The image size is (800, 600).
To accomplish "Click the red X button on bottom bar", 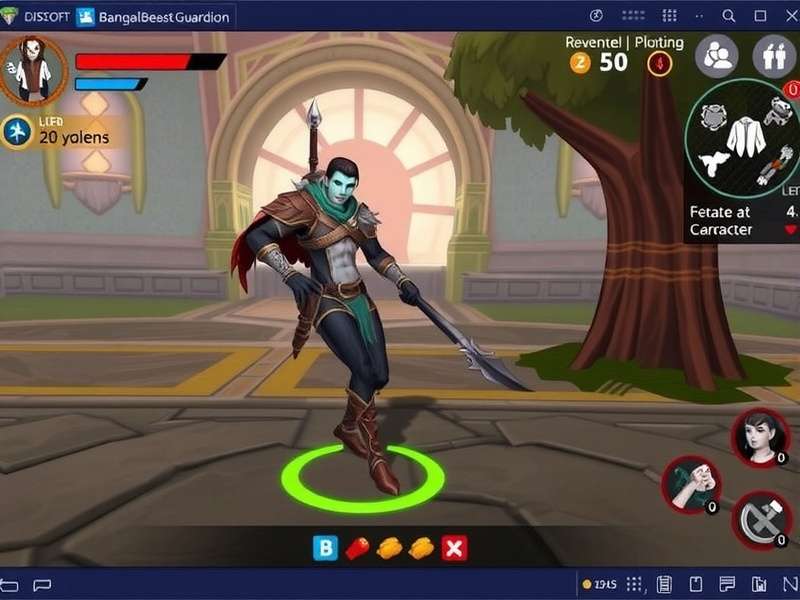I will click(x=454, y=547).
